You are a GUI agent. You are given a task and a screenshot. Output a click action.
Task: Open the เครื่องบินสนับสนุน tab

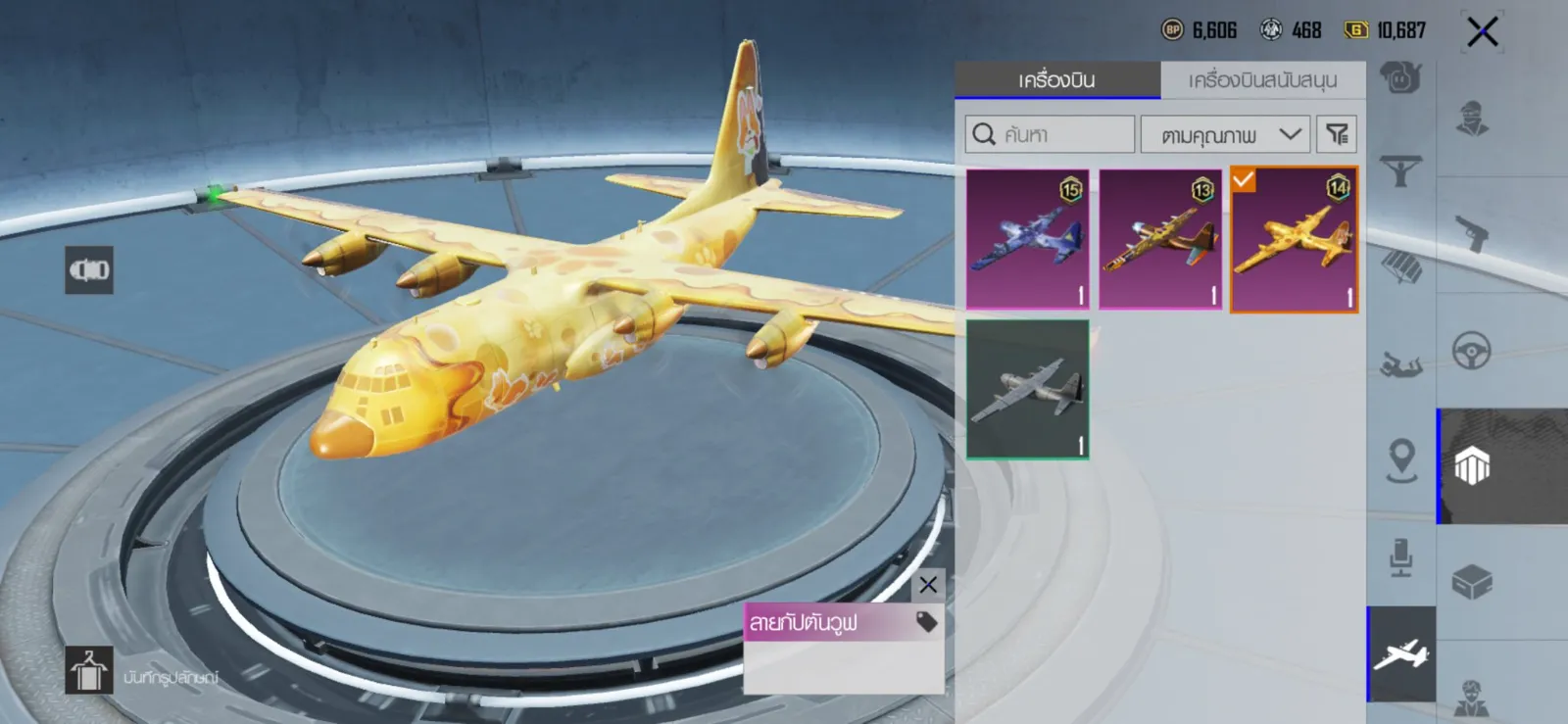[x=1262, y=80]
